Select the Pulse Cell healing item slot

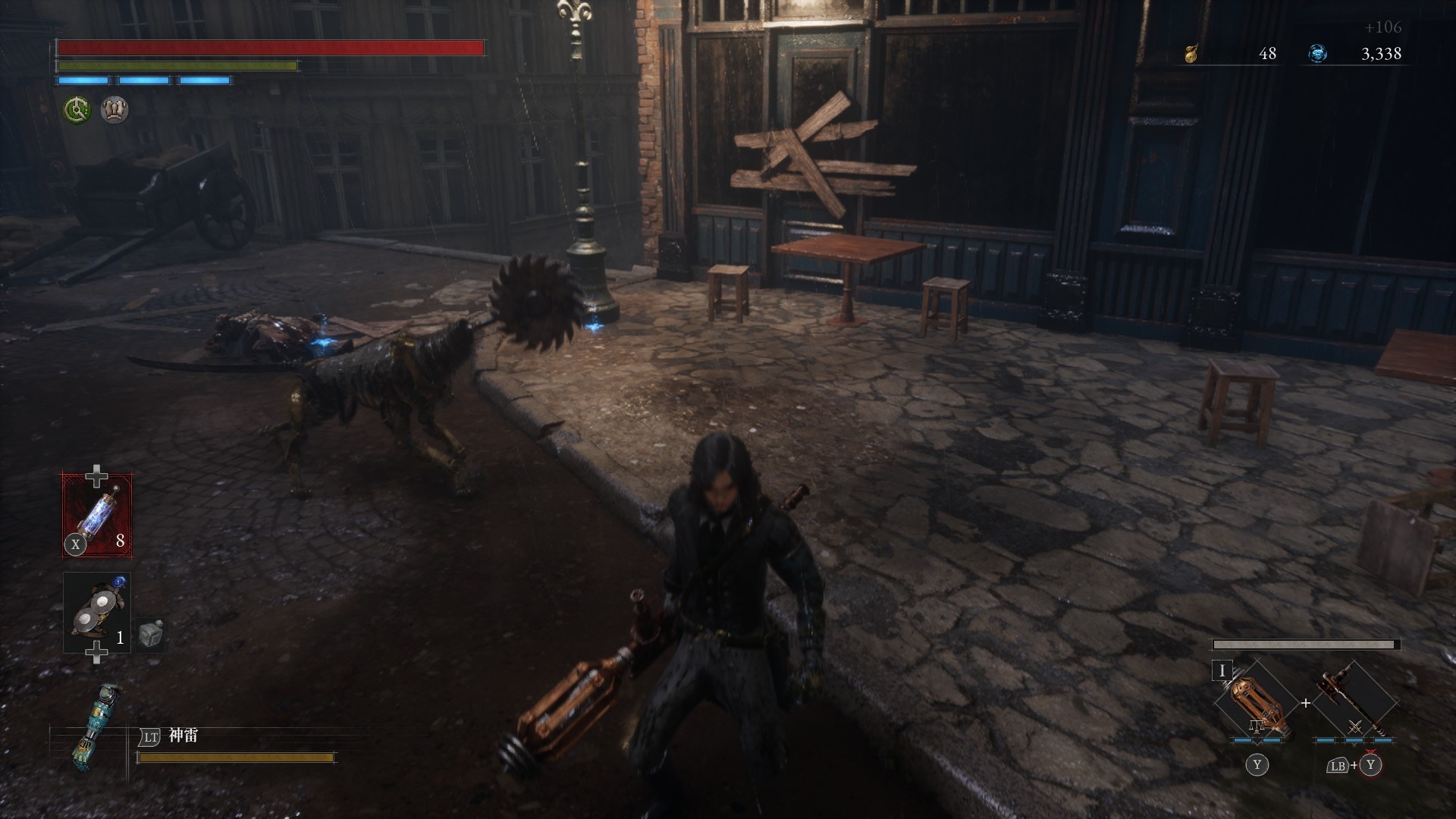coord(97,515)
